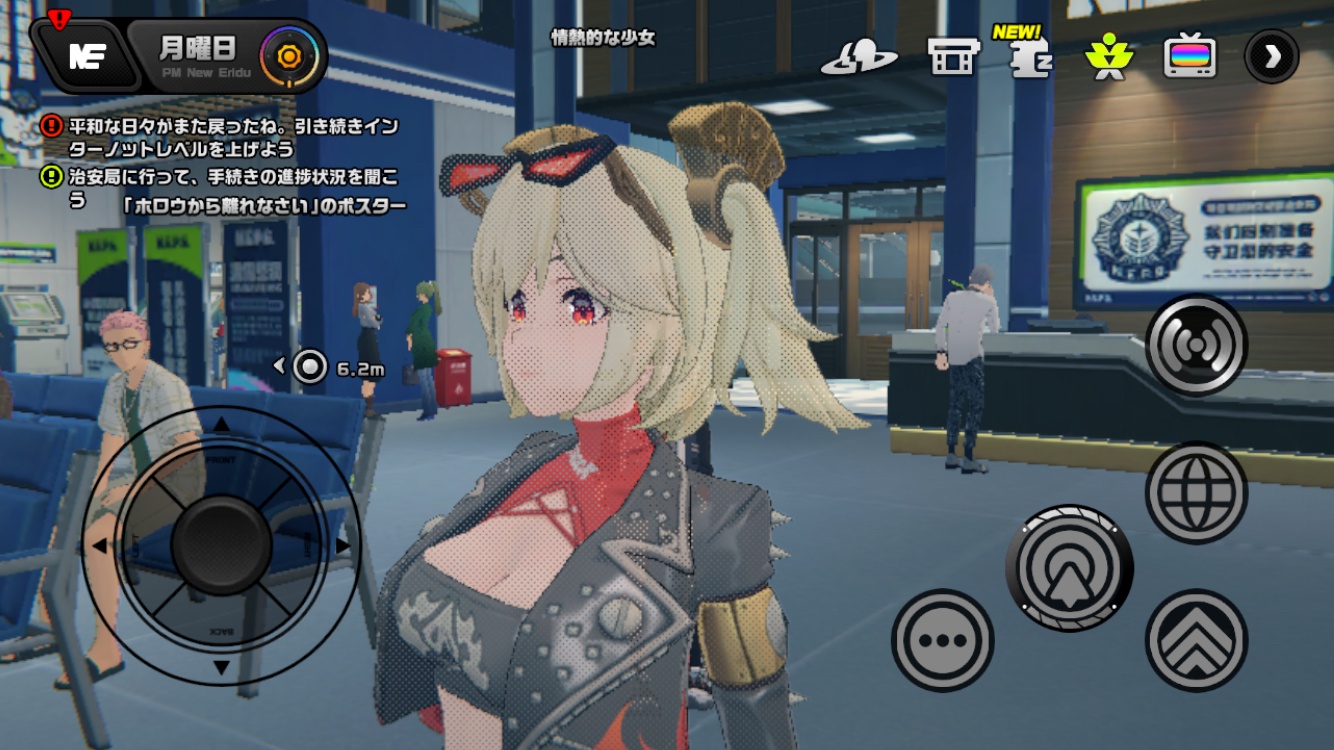
Task: Tap the double chevron sprint button
Action: click(1196, 640)
